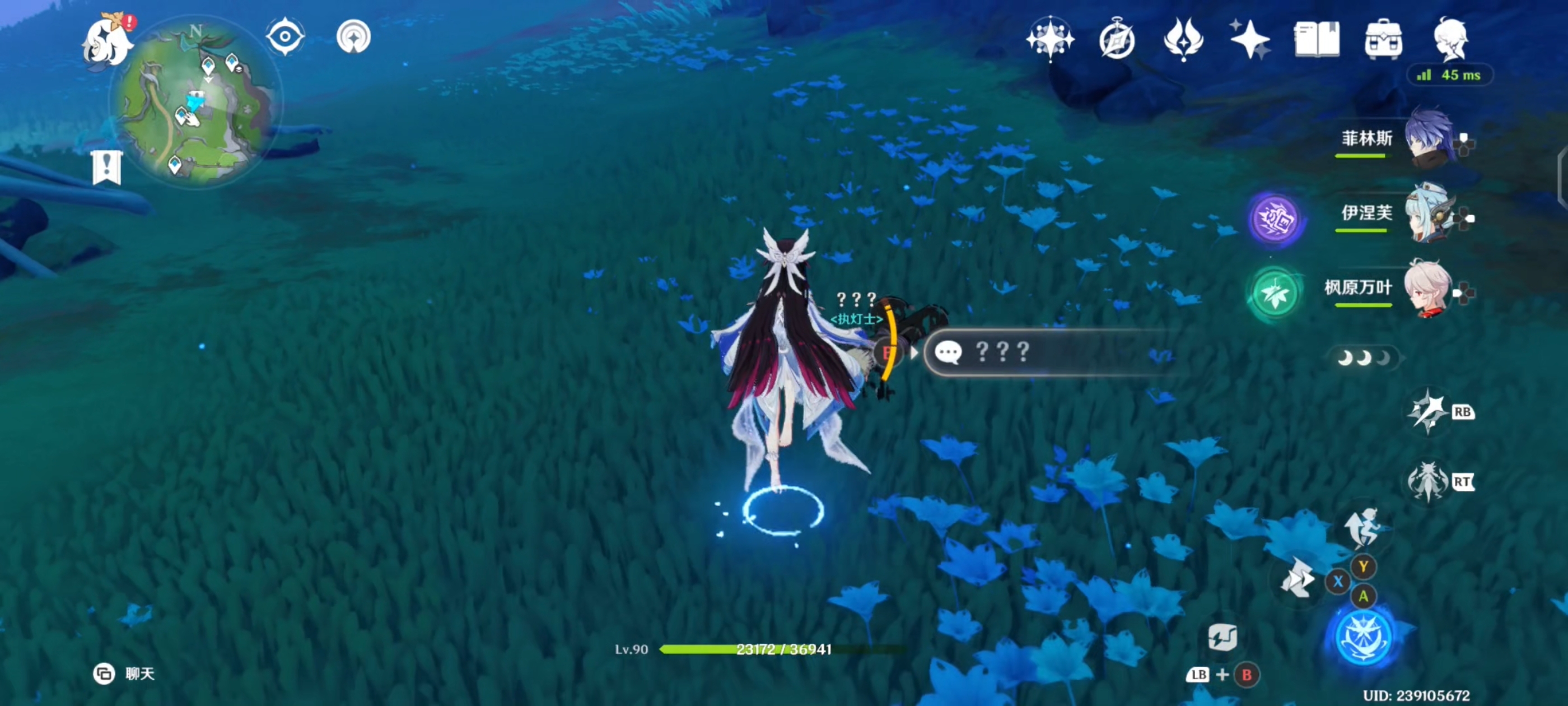Viewport: 1568px width, 706px height.
Task: Open the compass events icon
Action: tap(1116, 40)
